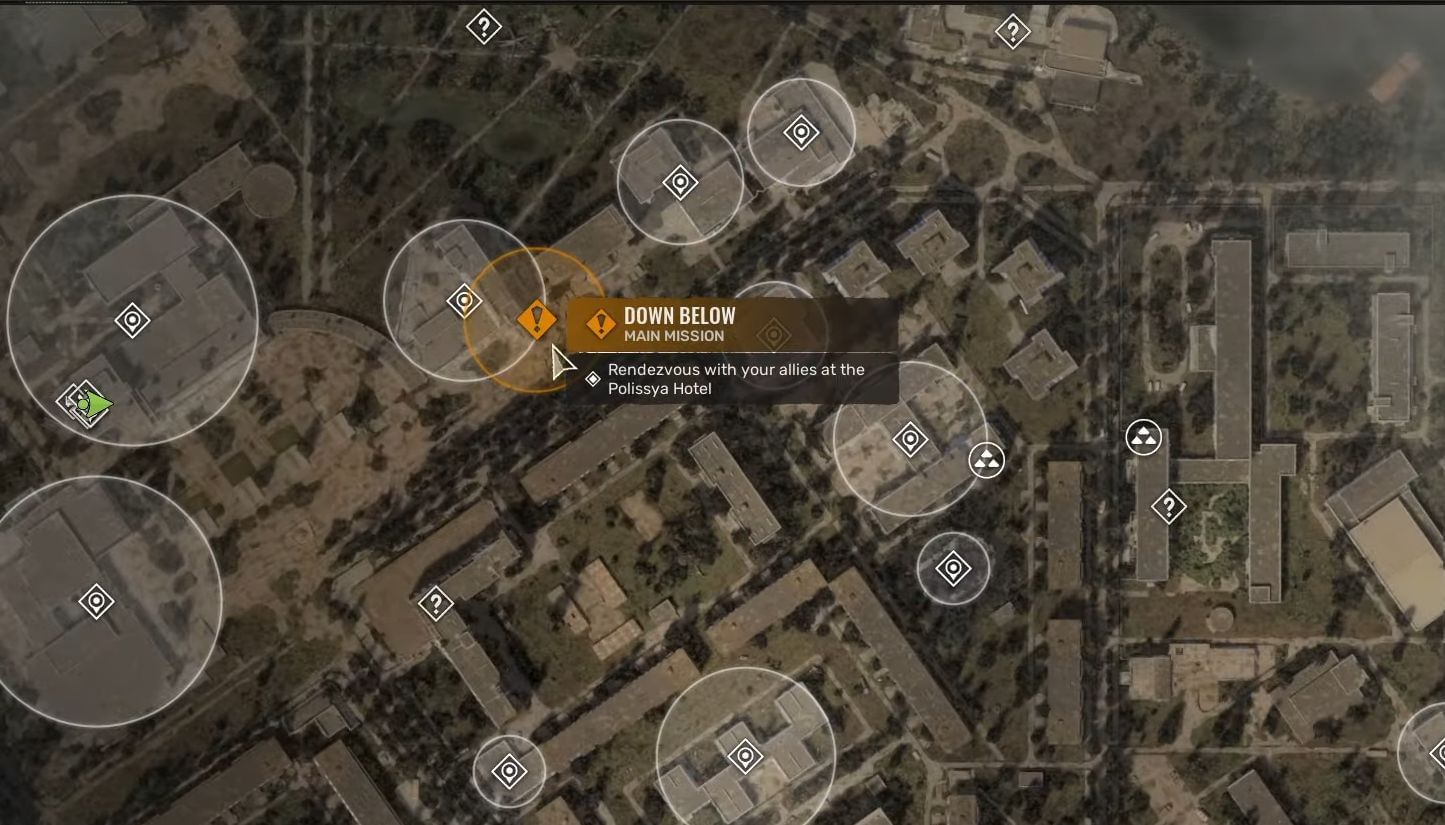
Task: Select the location pin inside the orange highlighted circle
Action: click(463, 298)
